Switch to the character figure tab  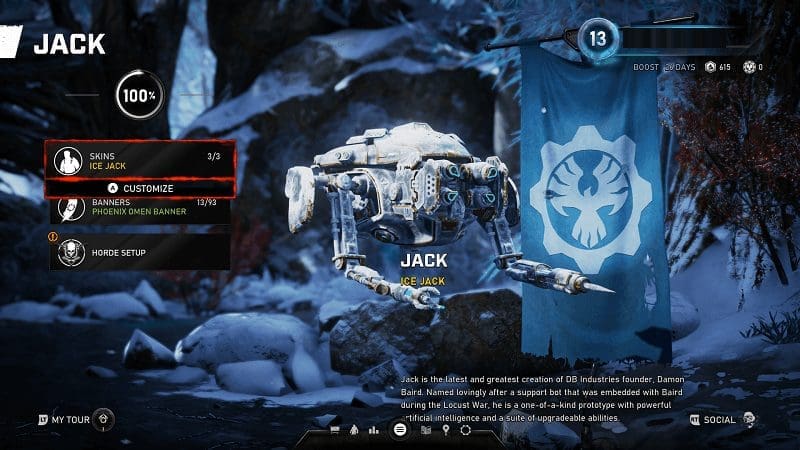coord(355,430)
